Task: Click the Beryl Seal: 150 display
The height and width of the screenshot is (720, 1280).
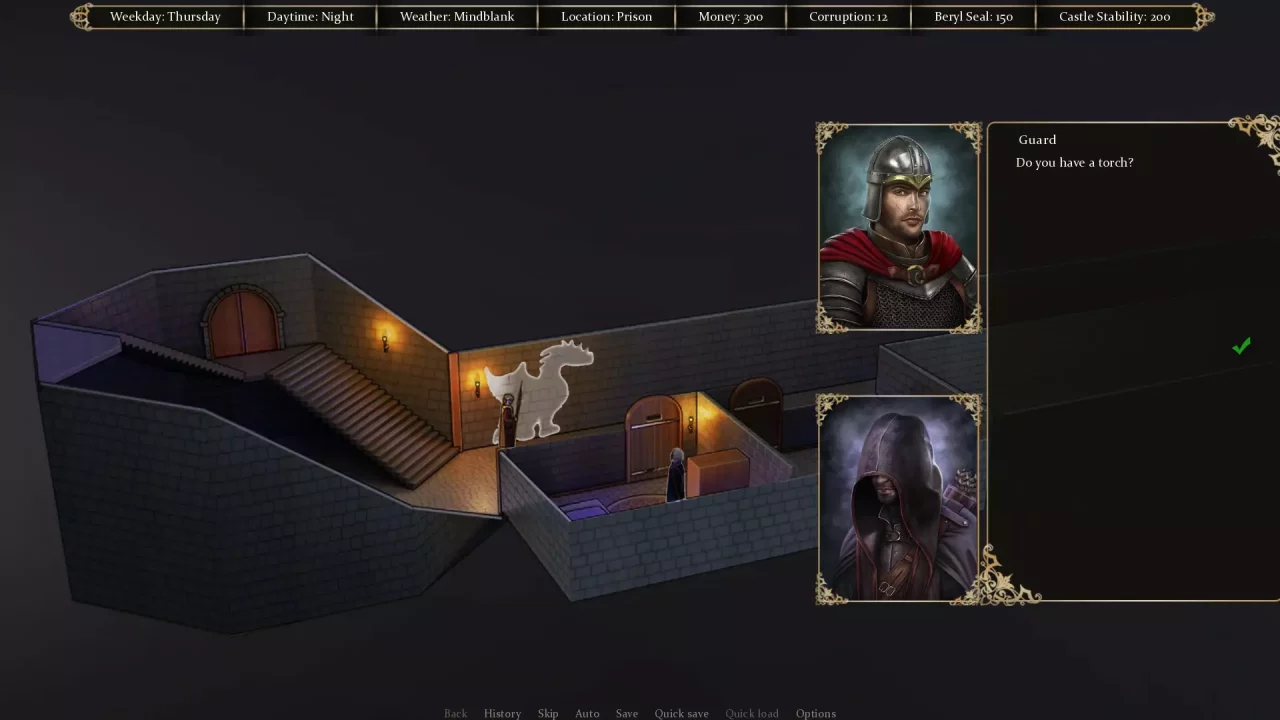Action: coord(973,16)
